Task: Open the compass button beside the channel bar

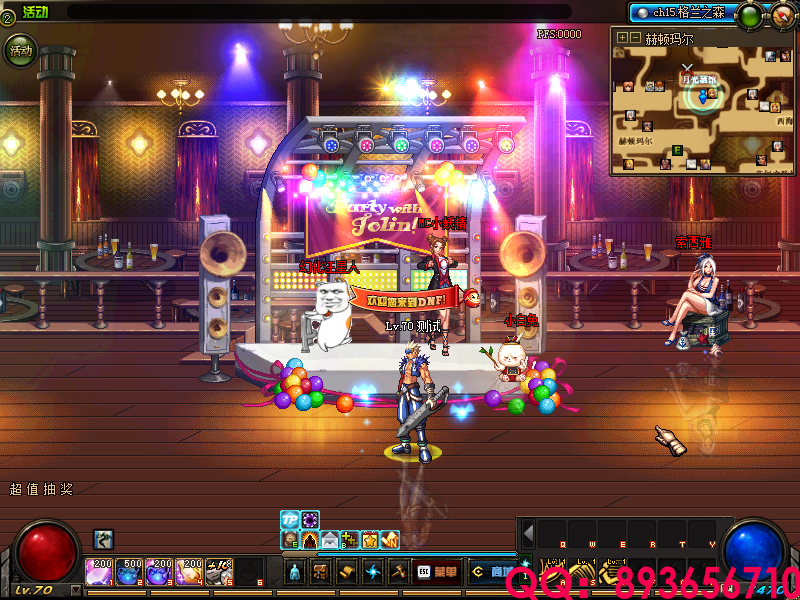Action: pyautogui.click(x=782, y=15)
